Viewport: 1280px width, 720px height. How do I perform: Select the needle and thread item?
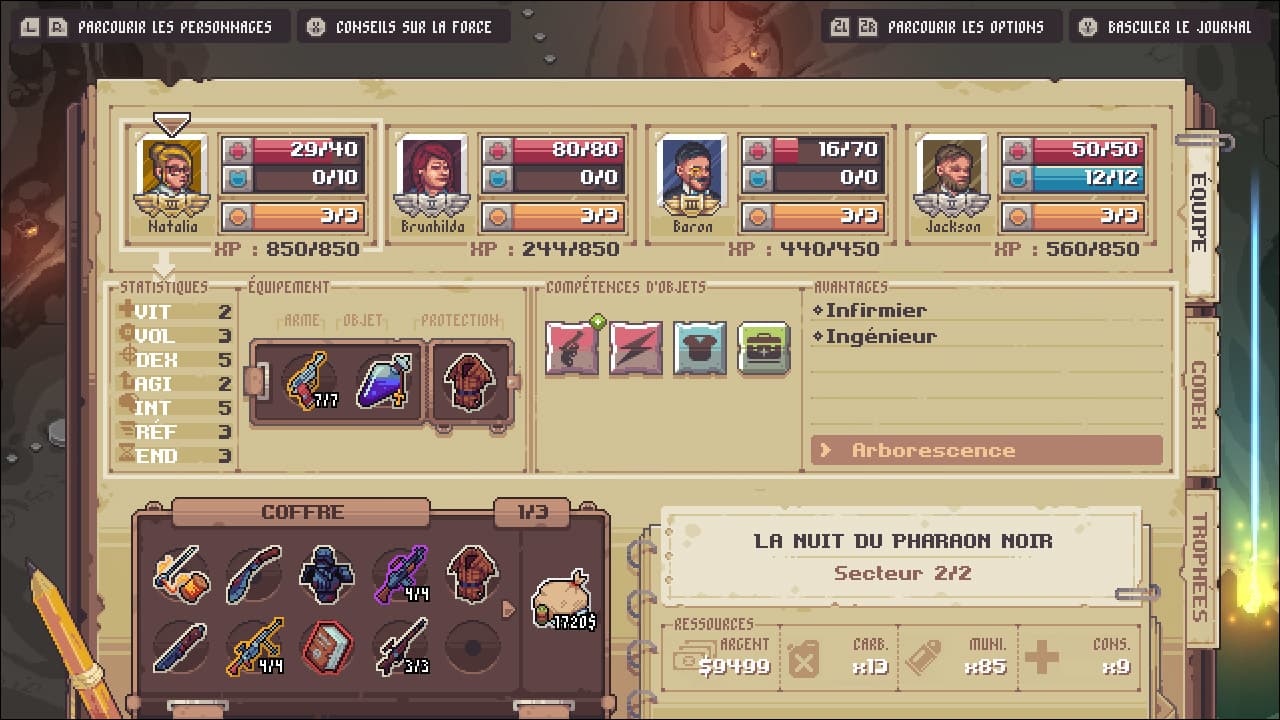coord(181,574)
